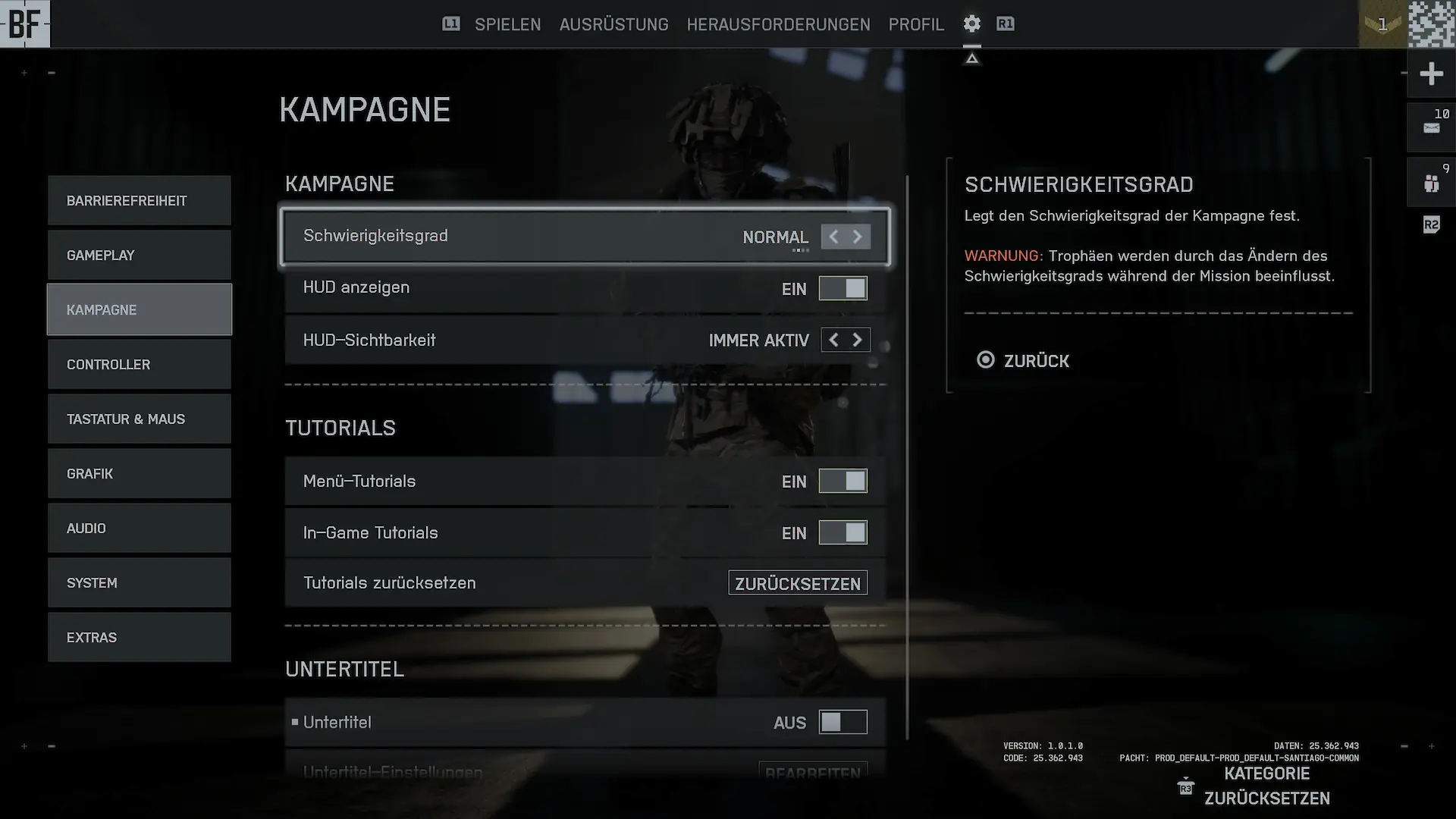The height and width of the screenshot is (819, 1456).
Task: Toggle the HUD anzeigen switch
Action: (843, 288)
